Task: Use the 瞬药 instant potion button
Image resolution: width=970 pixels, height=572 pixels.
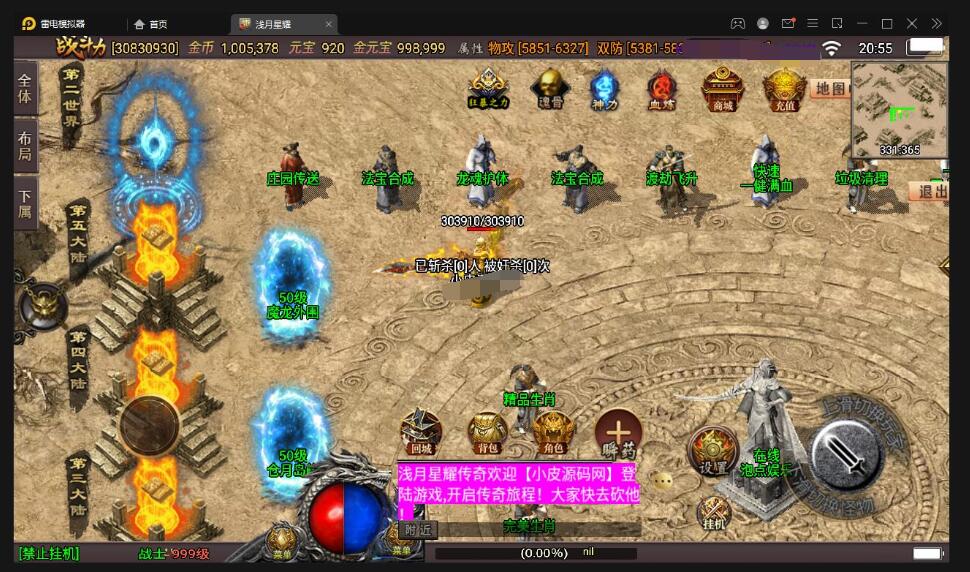Action: point(619,431)
